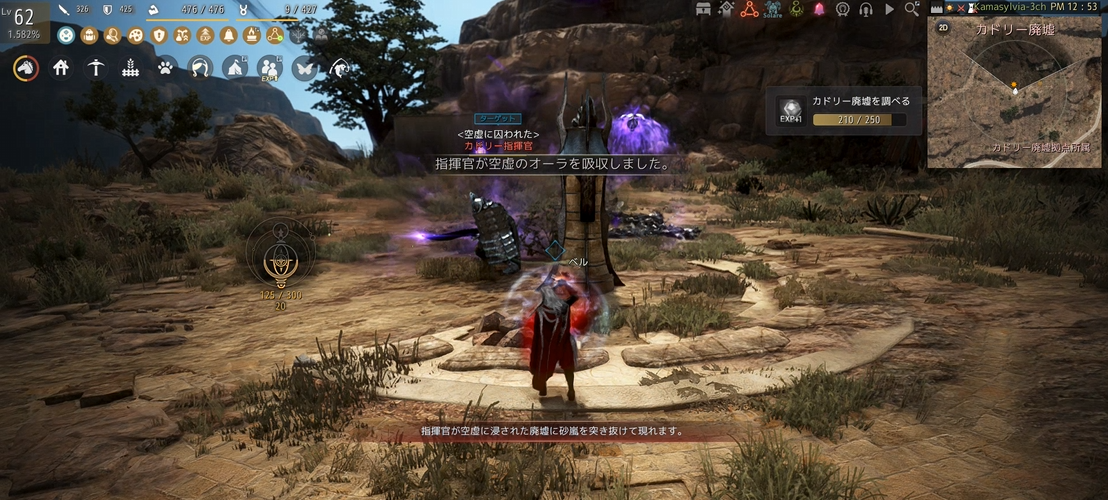Image resolution: width=1108 pixels, height=500 pixels.
Task: Click the Solare arena icon
Action: point(773,10)
